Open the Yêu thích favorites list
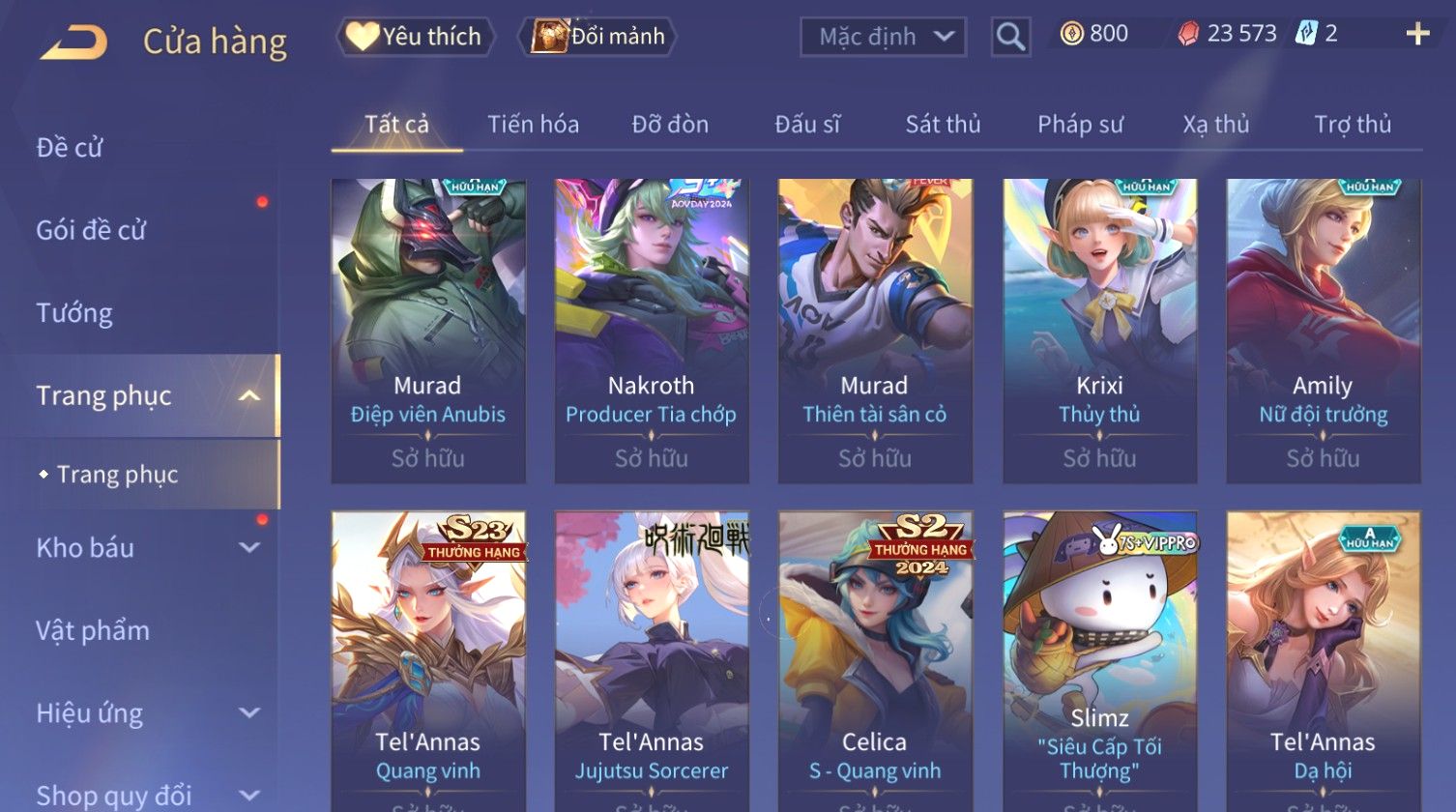The width and height of the screenshot is (1456, 812). [415, 37]
